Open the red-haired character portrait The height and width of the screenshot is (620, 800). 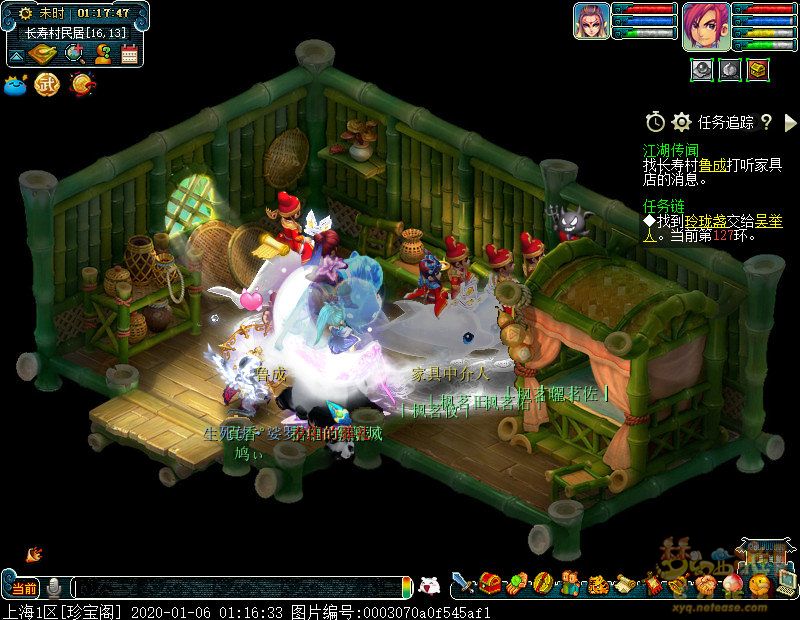706,25
